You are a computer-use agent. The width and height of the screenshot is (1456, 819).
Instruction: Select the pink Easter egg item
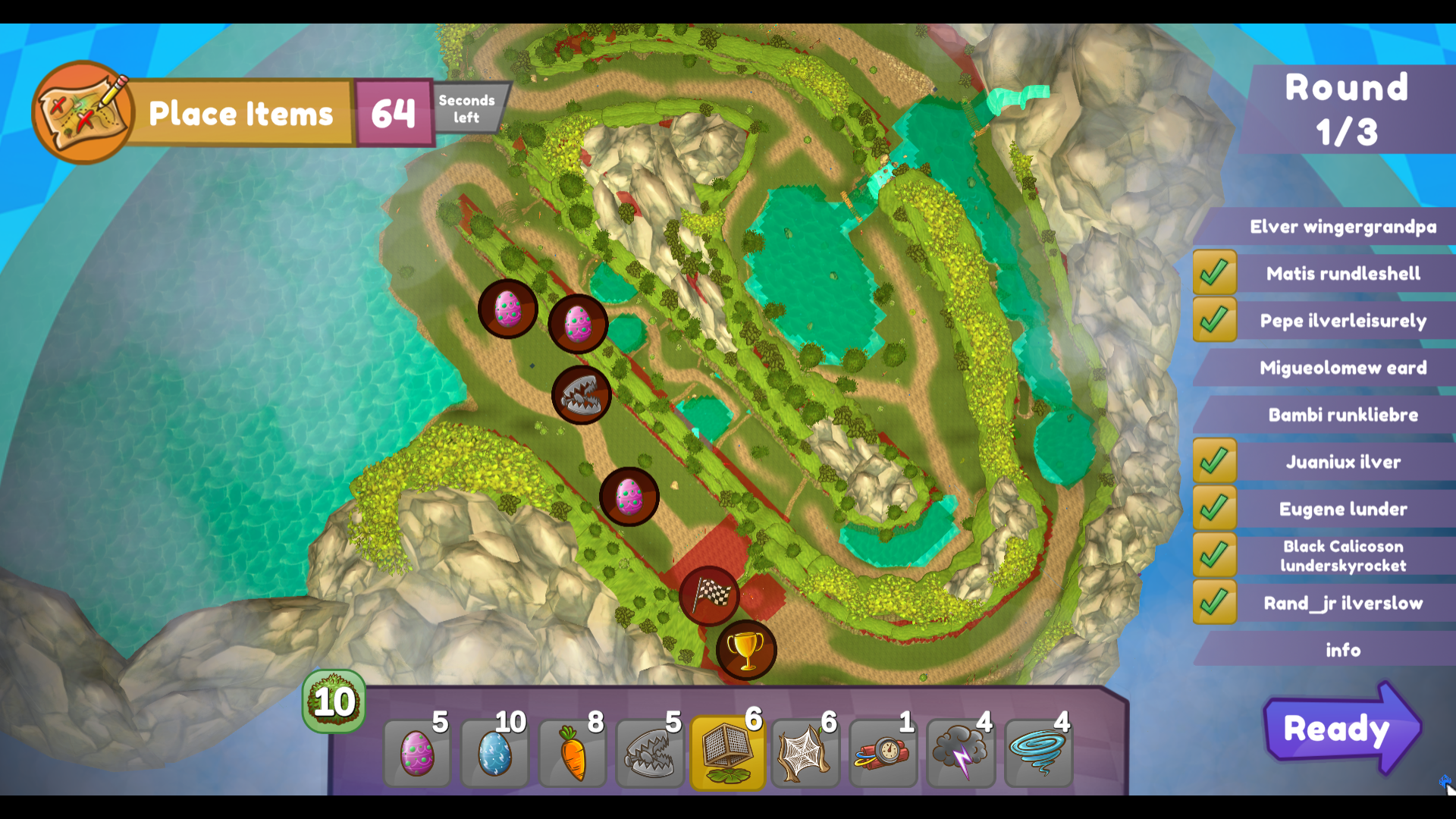point(416,753)
